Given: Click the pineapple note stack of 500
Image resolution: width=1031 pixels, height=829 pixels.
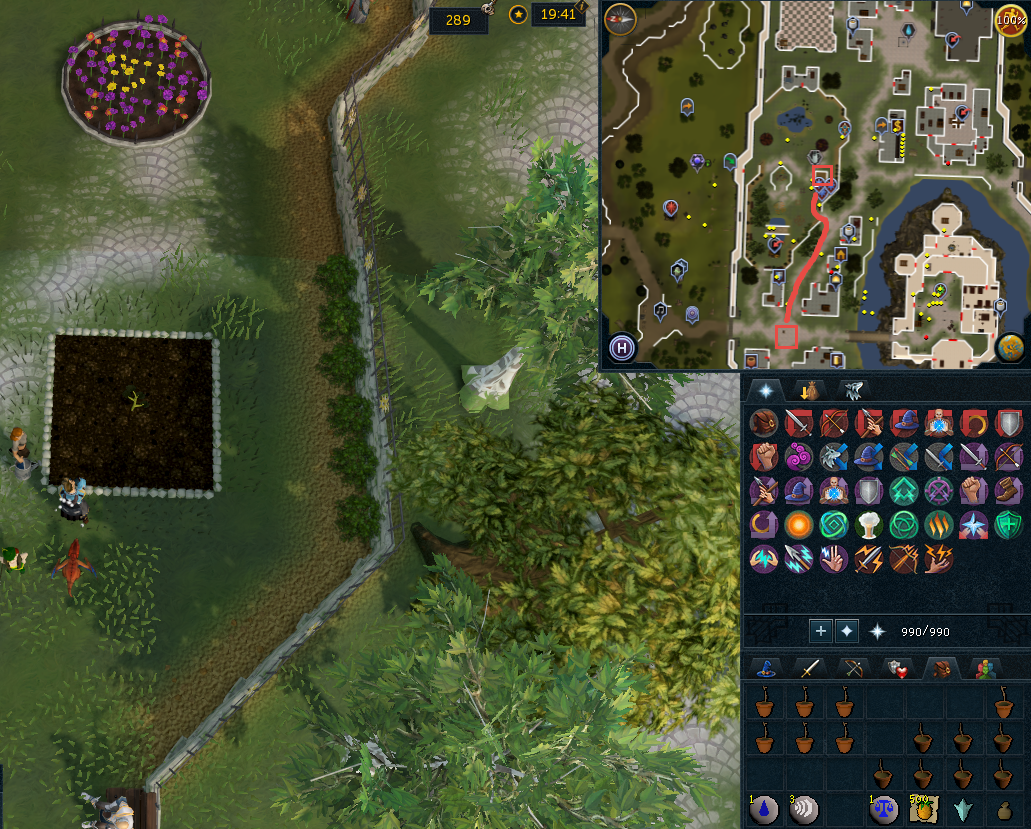Looking at the screenshot, I should (x=922, y=810).
